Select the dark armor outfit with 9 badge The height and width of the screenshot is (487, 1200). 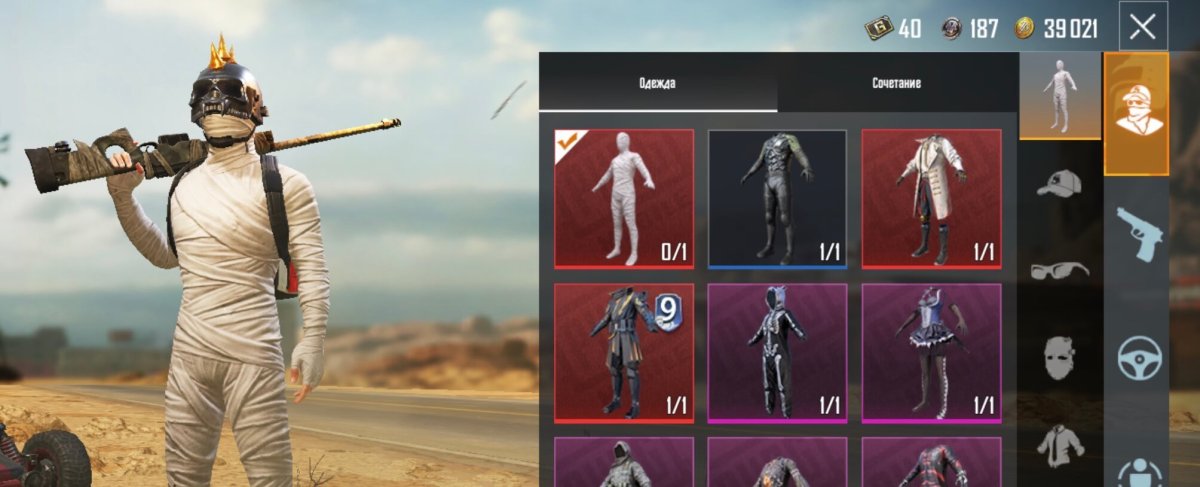coord(624,353)
